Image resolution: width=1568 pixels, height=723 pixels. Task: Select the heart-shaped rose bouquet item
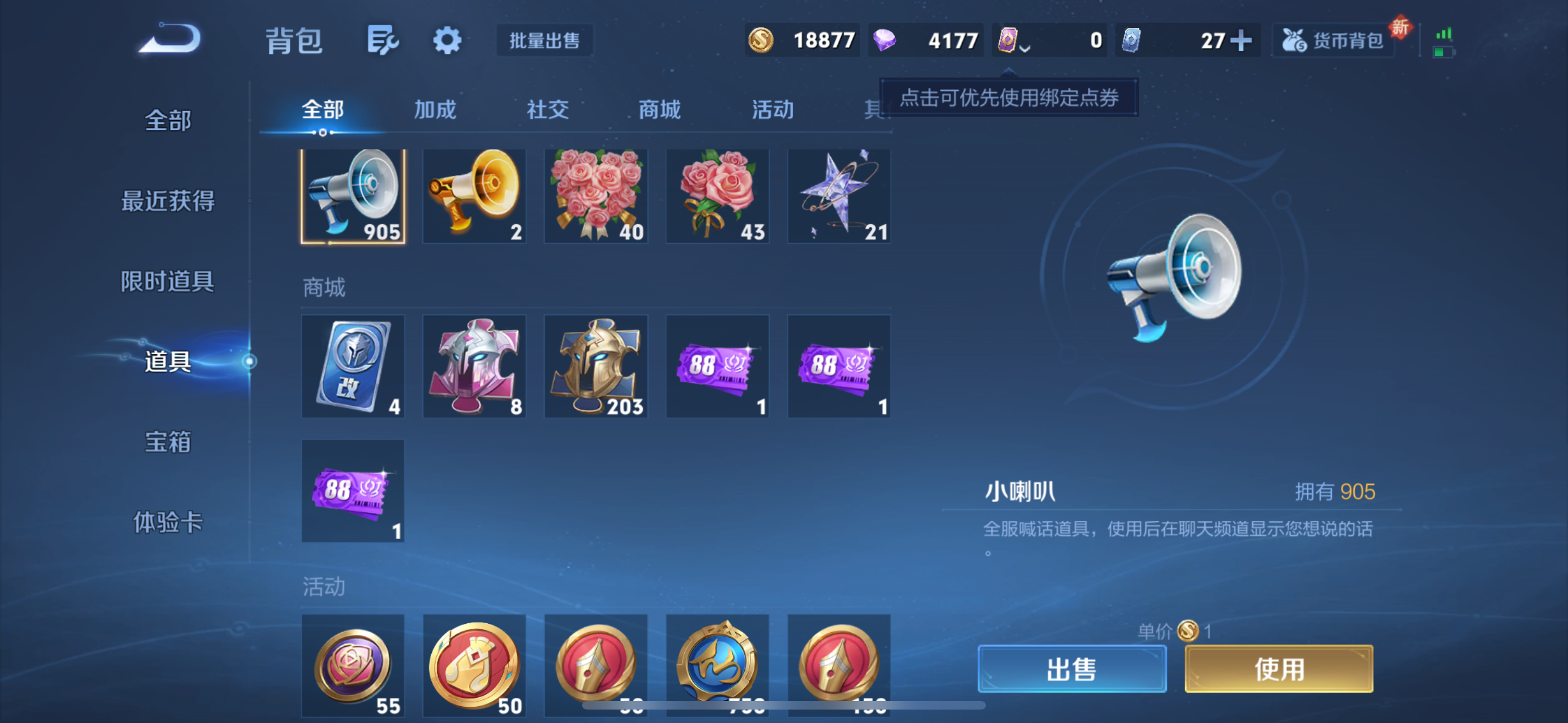pyautogui.click(x=596, y=196)
